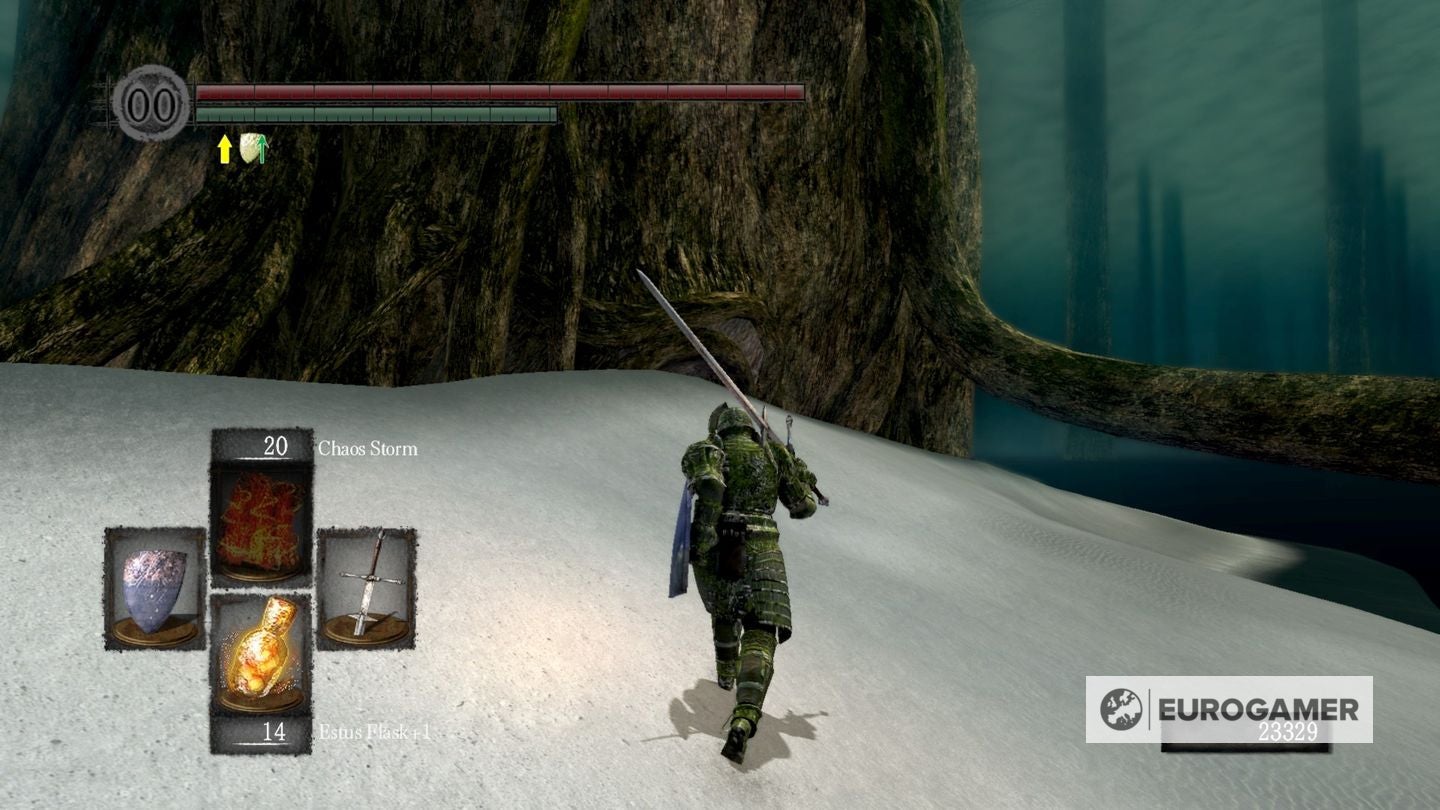This screenshot has height=810, width=1440.
Task: Click the yellow arrow status buff icon
Action: pos(223,147)
